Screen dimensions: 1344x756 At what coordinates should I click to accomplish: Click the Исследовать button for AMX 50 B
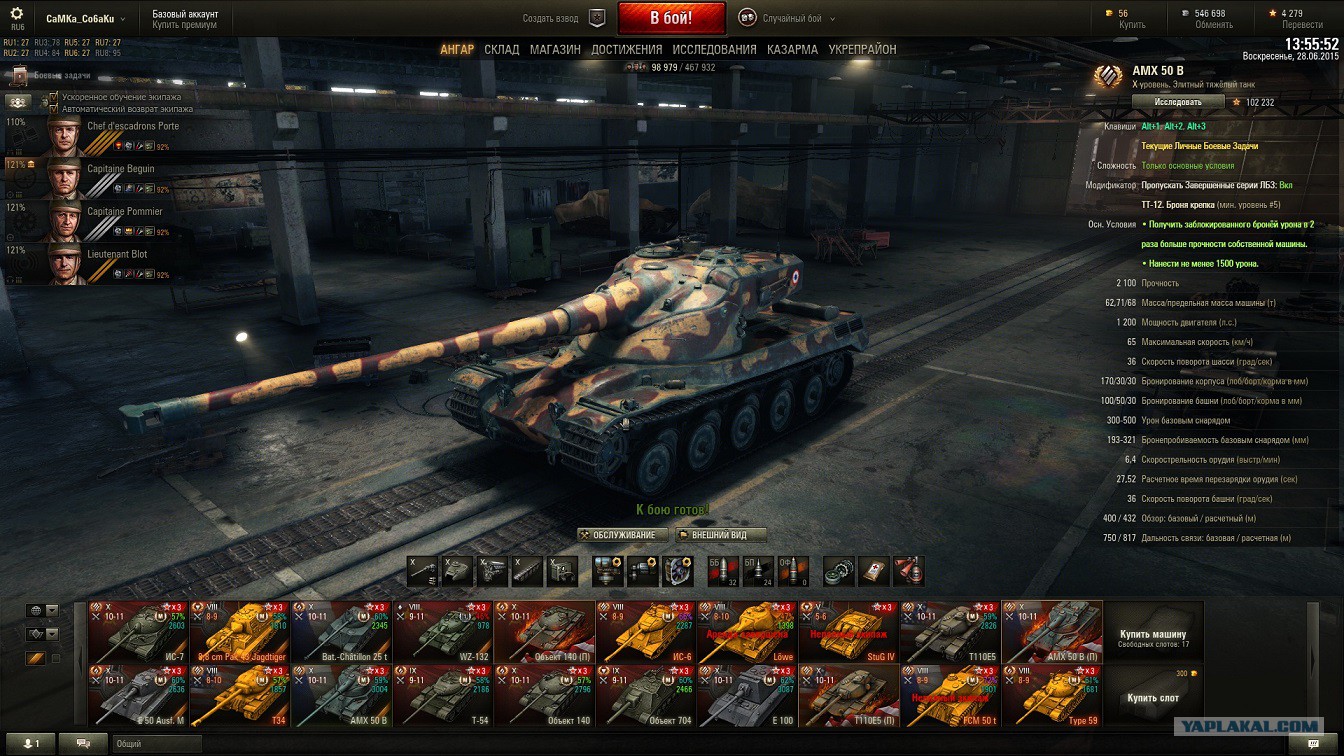tap(1178, 102)
